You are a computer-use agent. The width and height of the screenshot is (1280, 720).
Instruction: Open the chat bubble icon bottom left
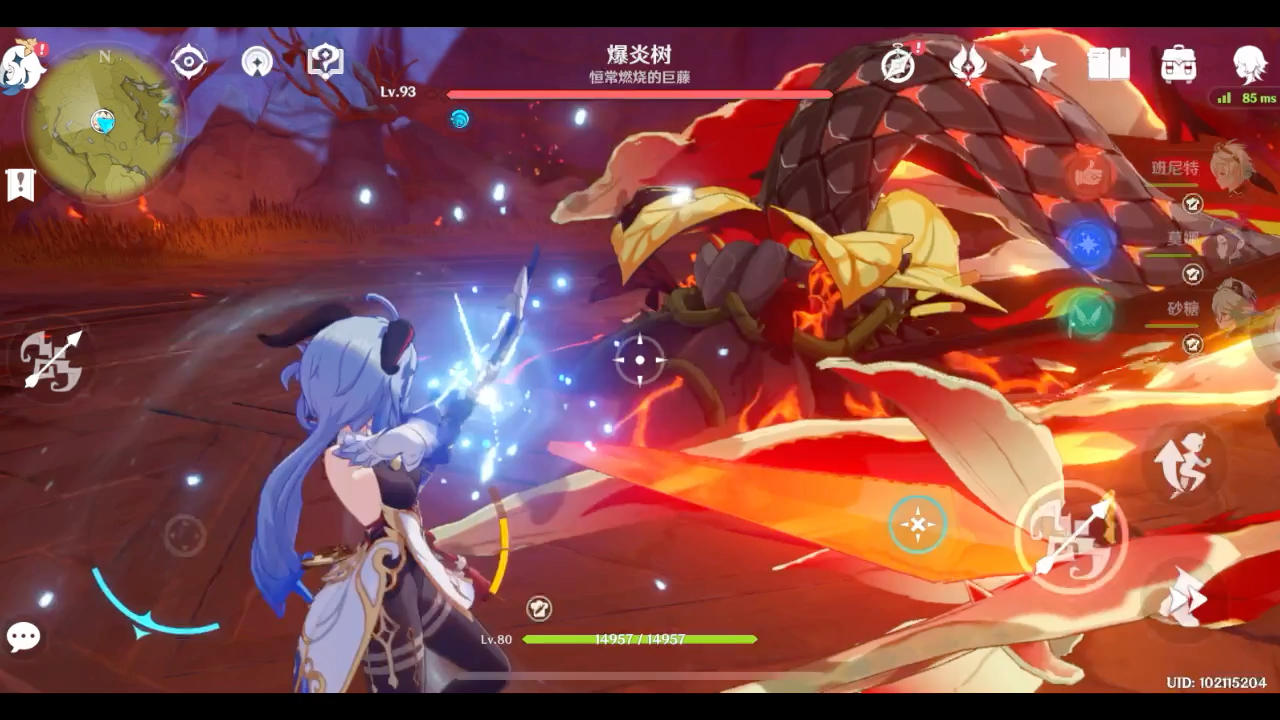[x=22, y=637]
